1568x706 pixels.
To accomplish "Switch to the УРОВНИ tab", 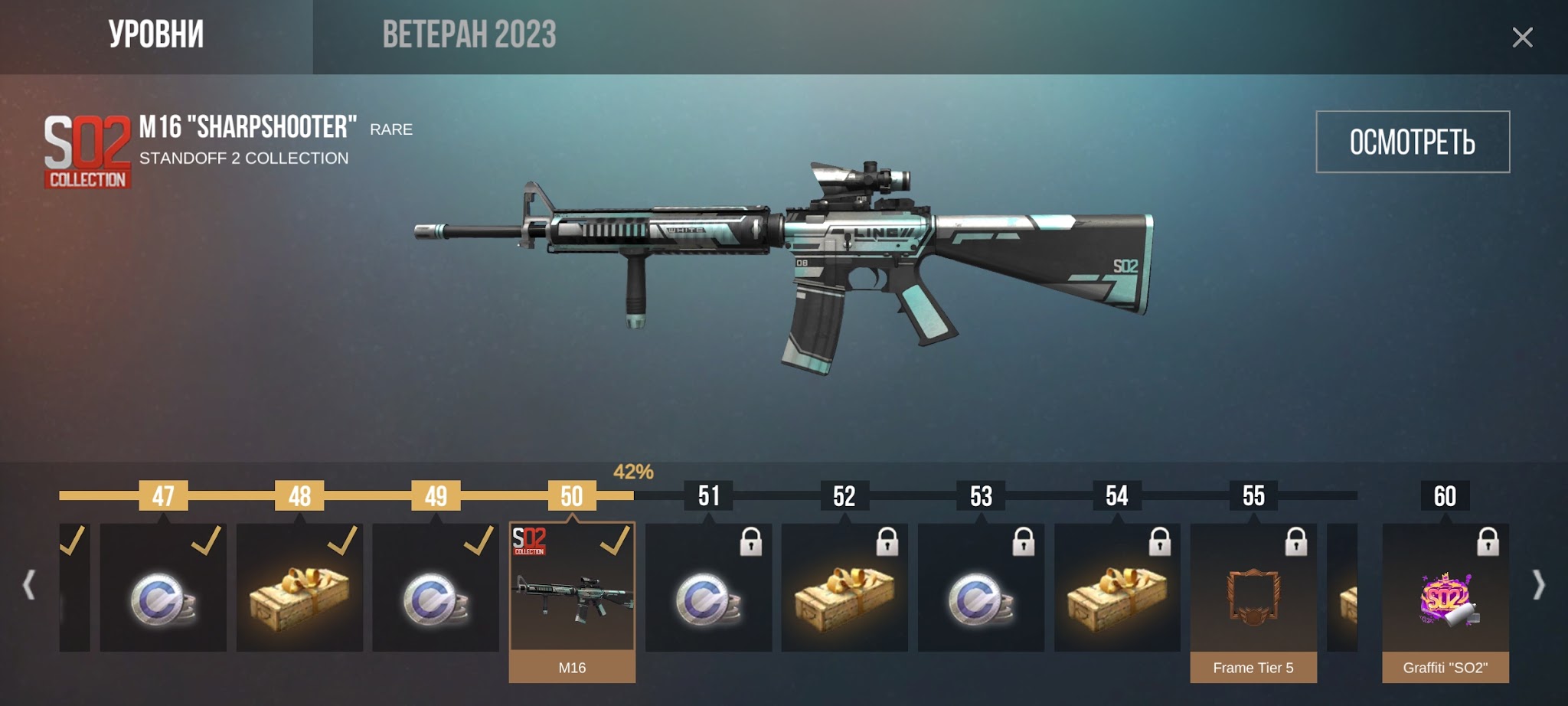I will [156, 35].
